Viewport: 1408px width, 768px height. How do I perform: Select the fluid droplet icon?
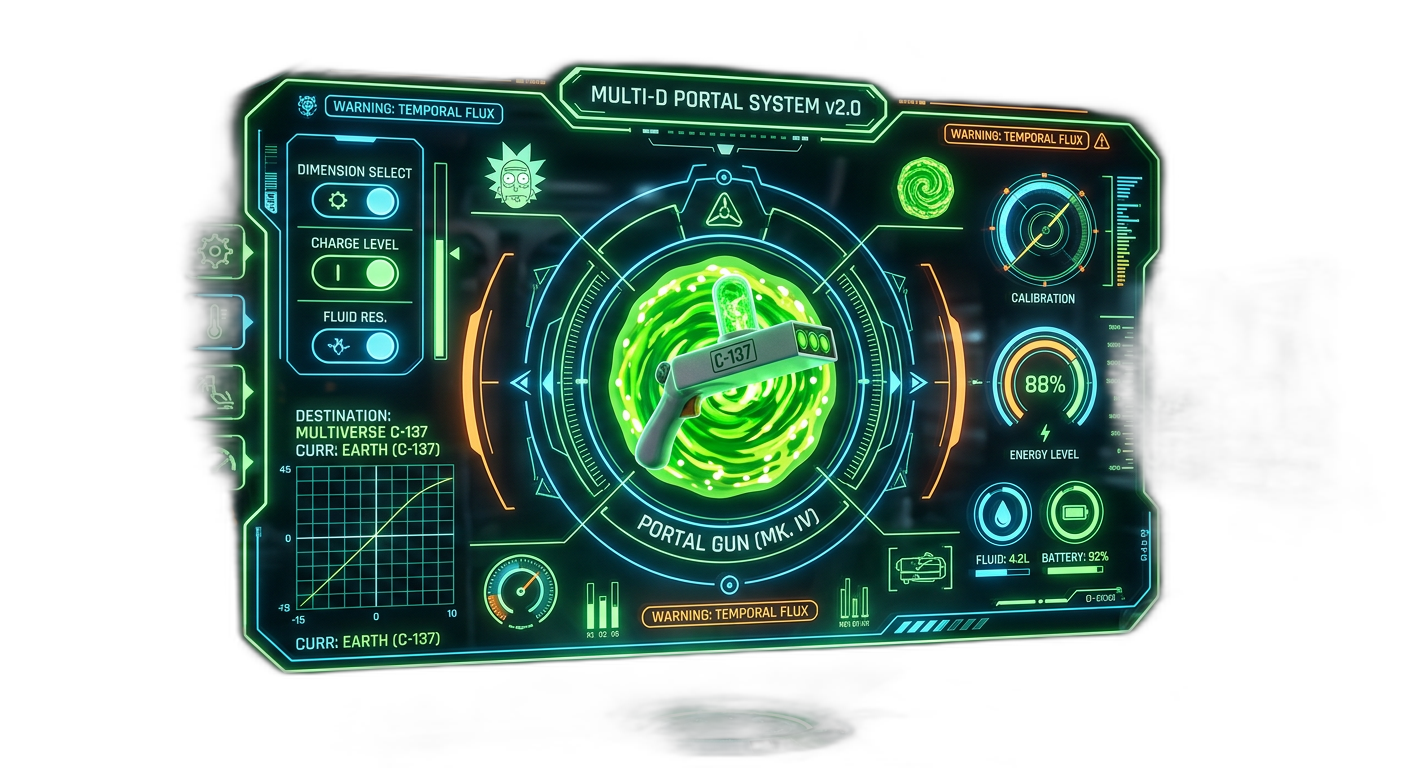[1002, 513]
